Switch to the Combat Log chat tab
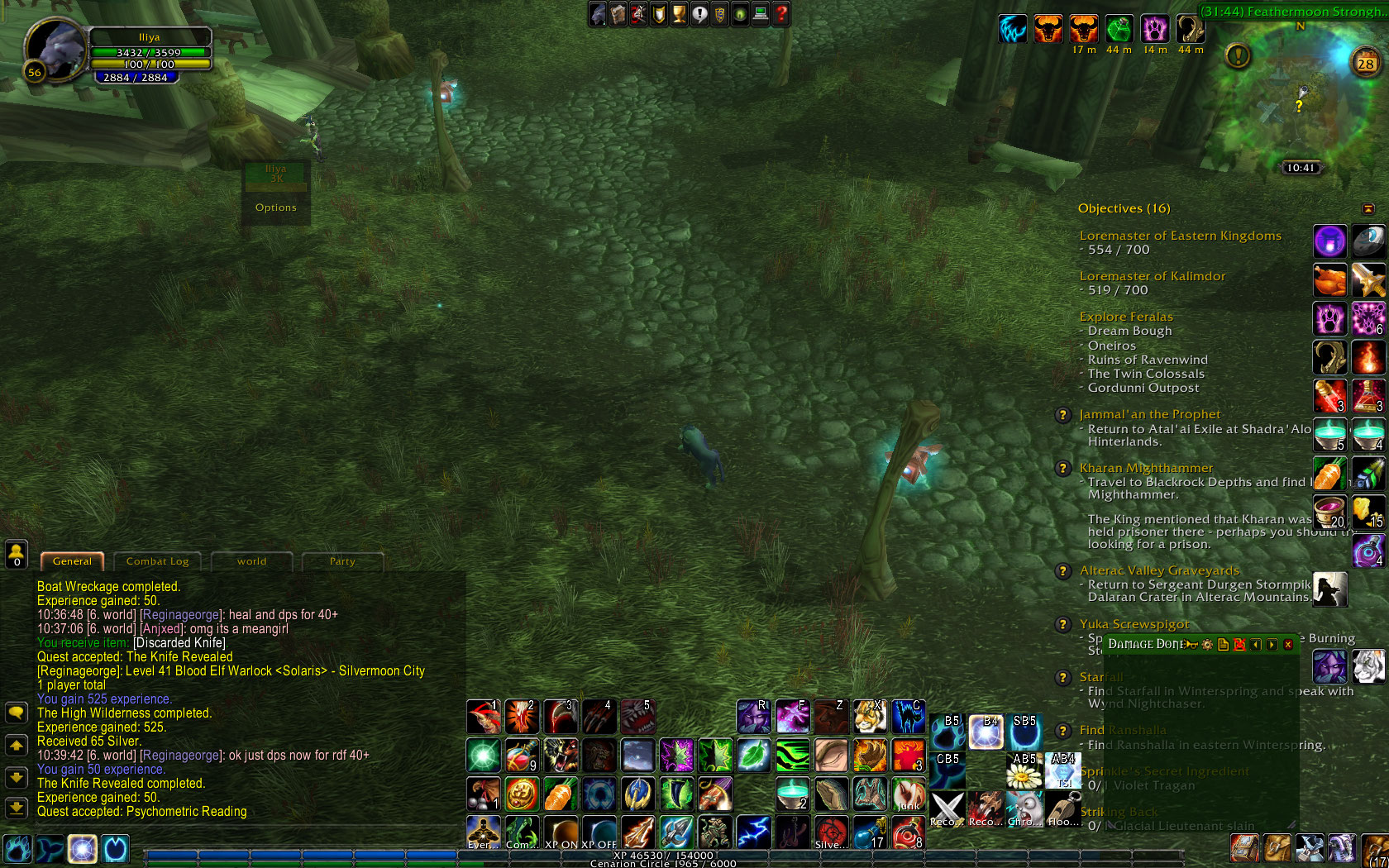The image size is (1389, 868). pos(157,561)
